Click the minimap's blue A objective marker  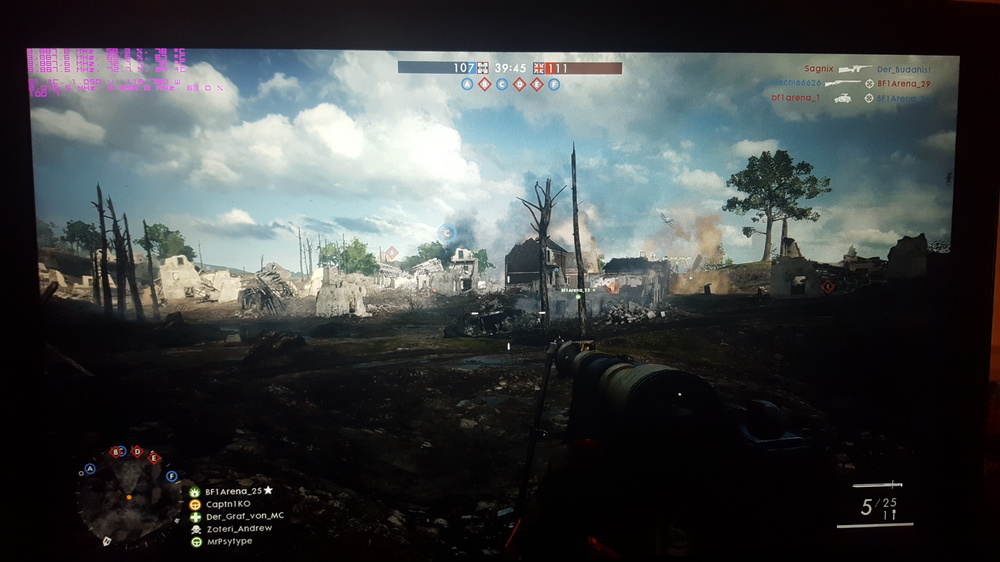pyautogui.click(x=90, y=468)
